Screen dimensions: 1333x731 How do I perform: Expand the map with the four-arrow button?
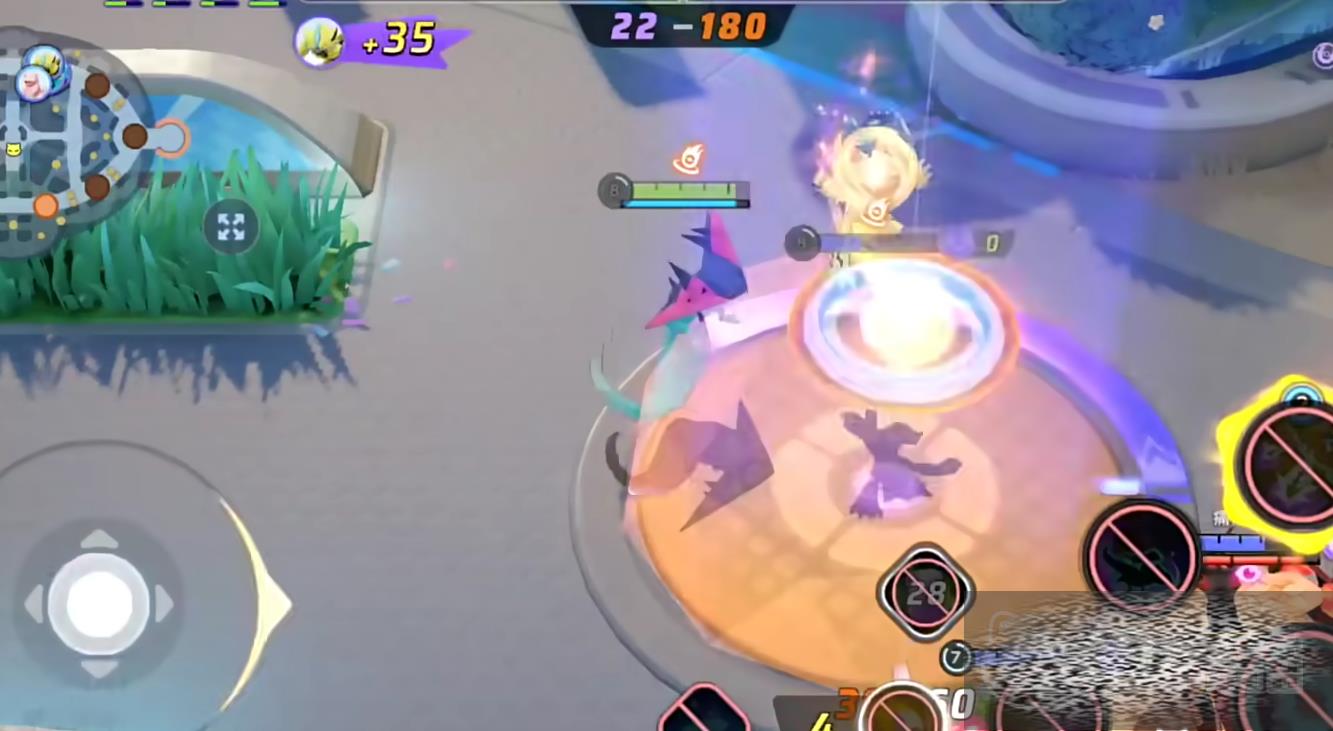pos(231,227)
